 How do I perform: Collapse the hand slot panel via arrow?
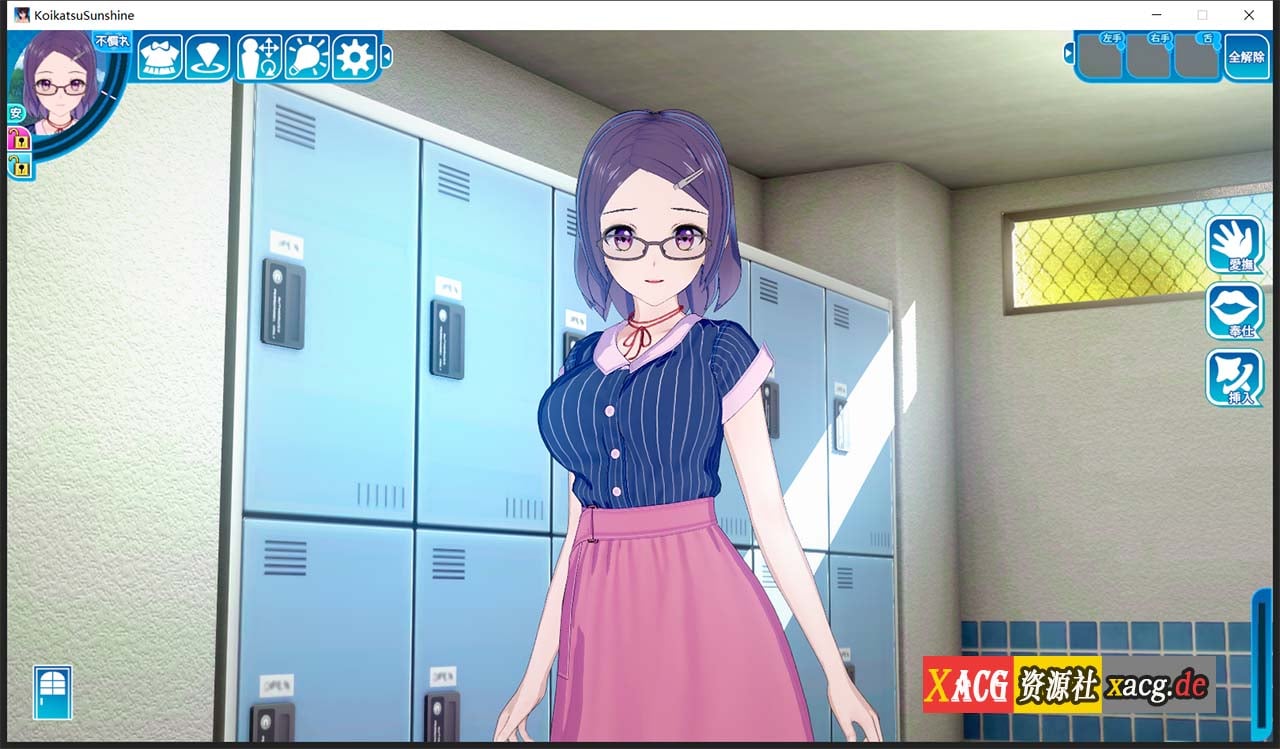coord(1069,52)
